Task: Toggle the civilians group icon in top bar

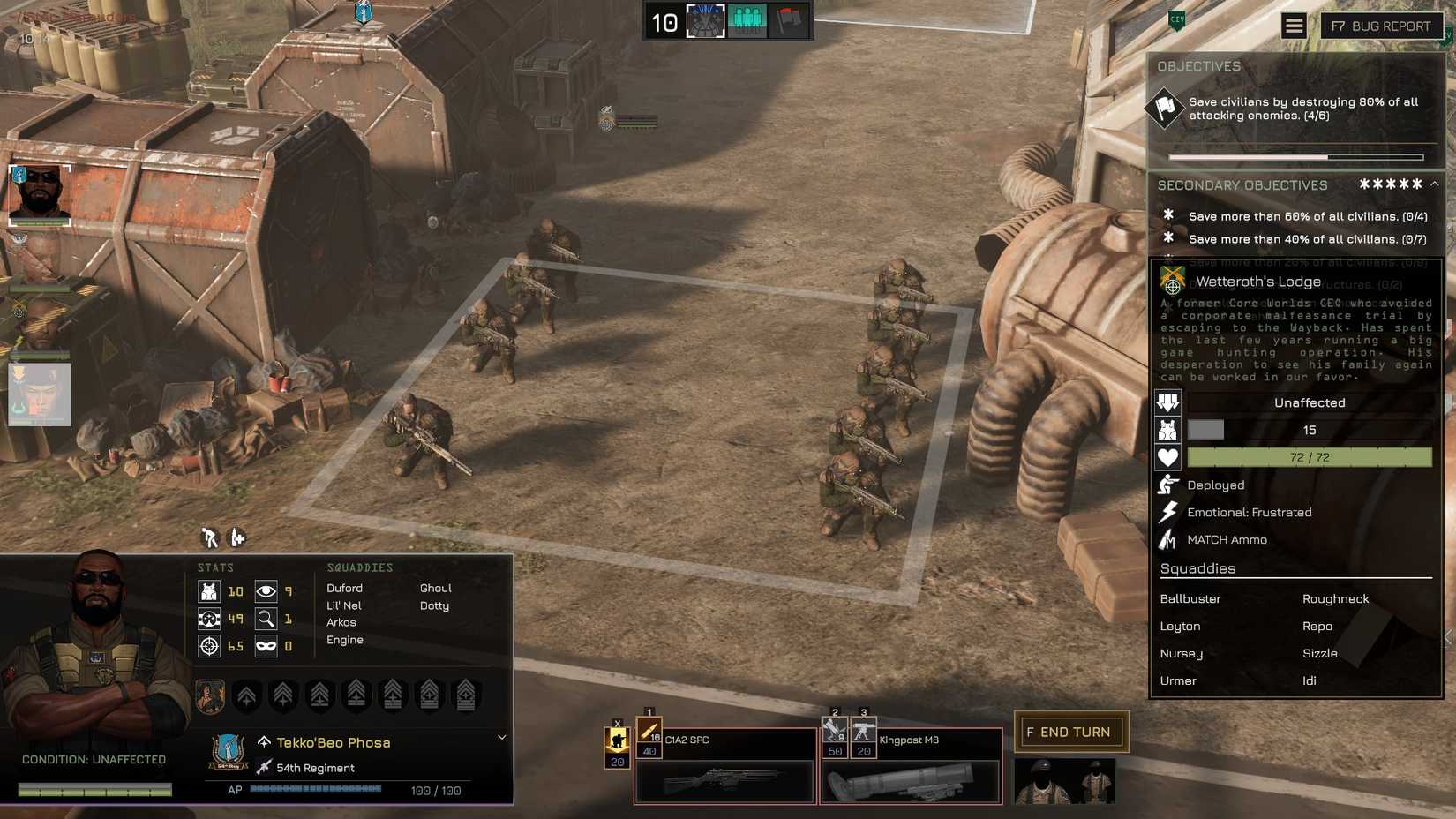Action: (747, 19)
